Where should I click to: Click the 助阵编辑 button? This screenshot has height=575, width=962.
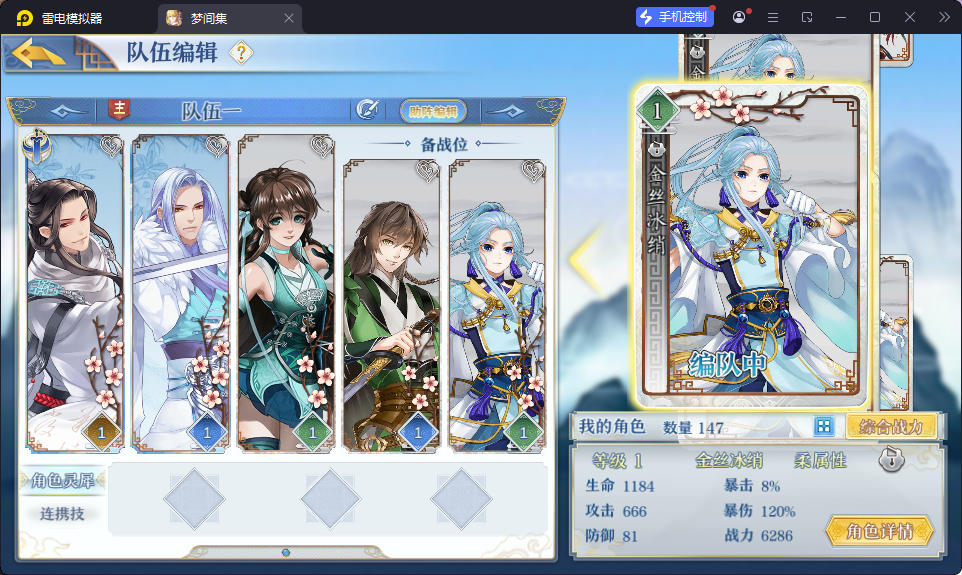tap(433, 111)
